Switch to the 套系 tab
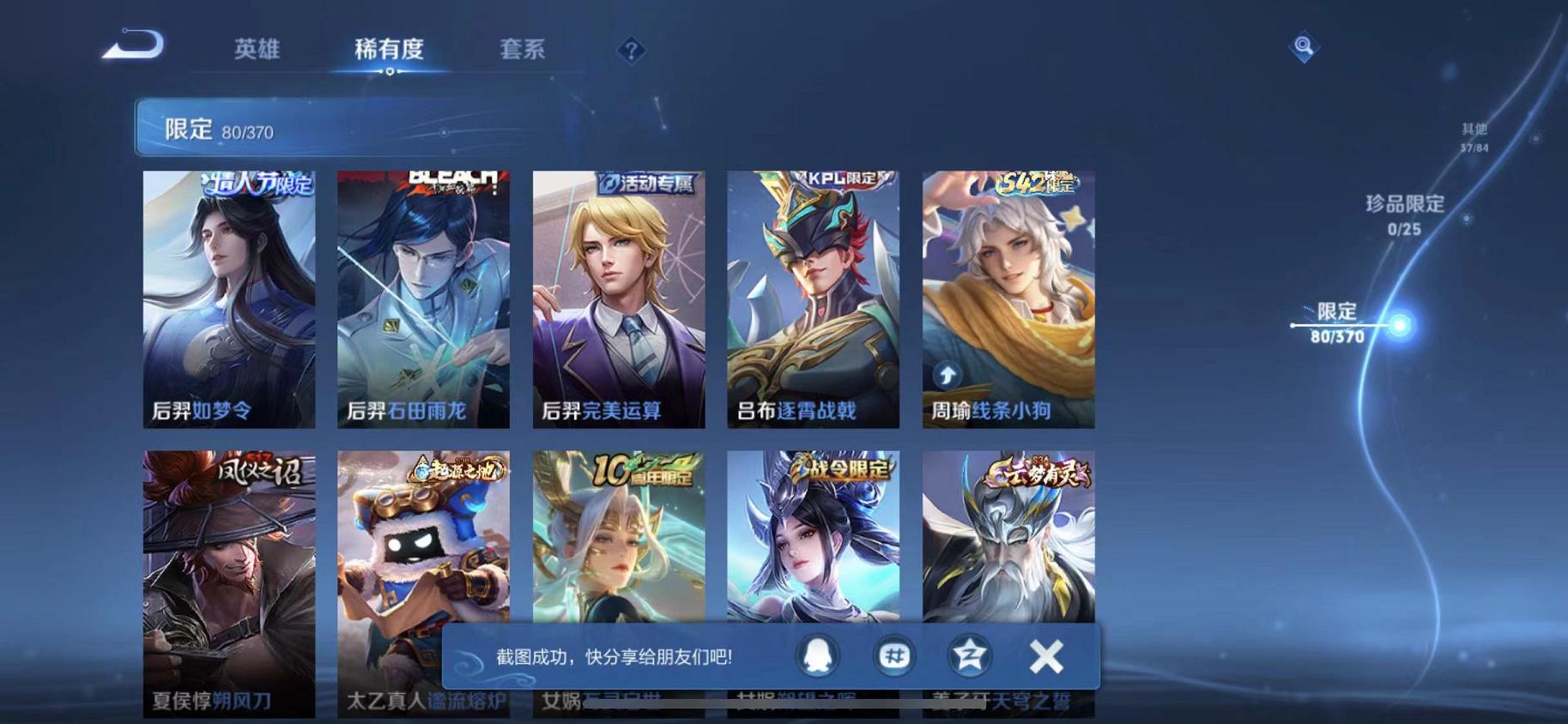 522,50
